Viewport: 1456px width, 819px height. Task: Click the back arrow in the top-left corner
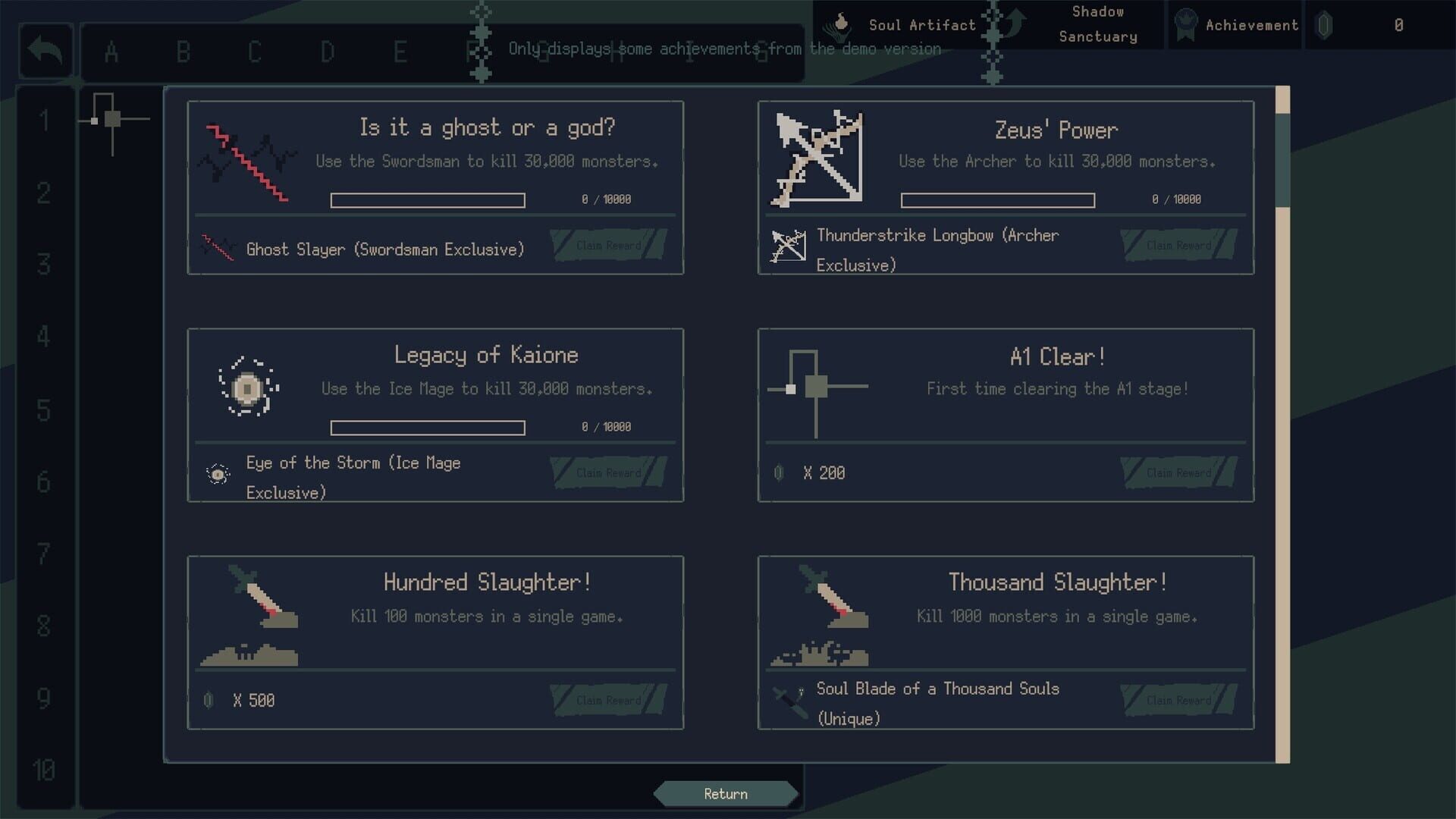coord(45,50)
